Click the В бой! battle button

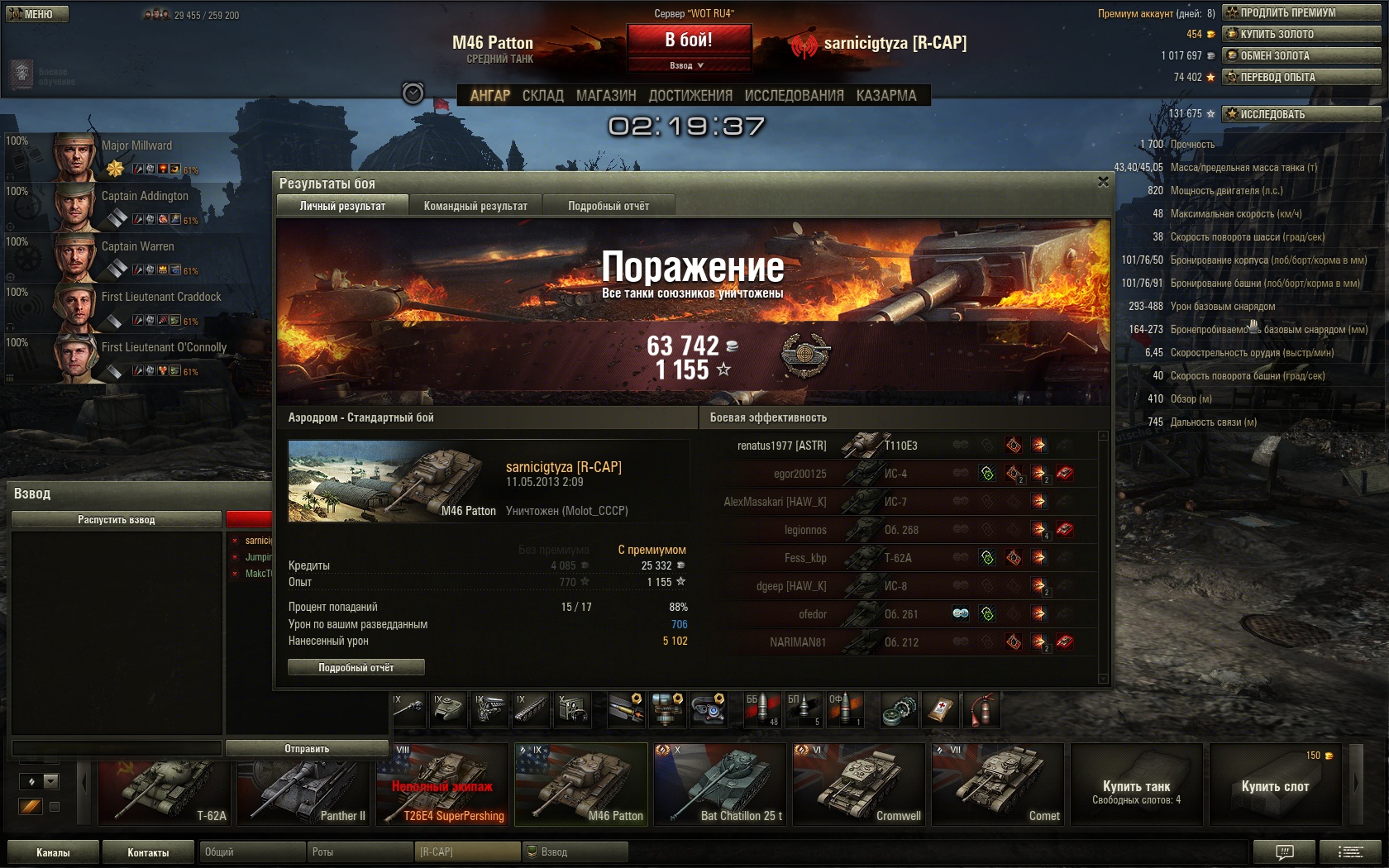(x=689, y=40)
